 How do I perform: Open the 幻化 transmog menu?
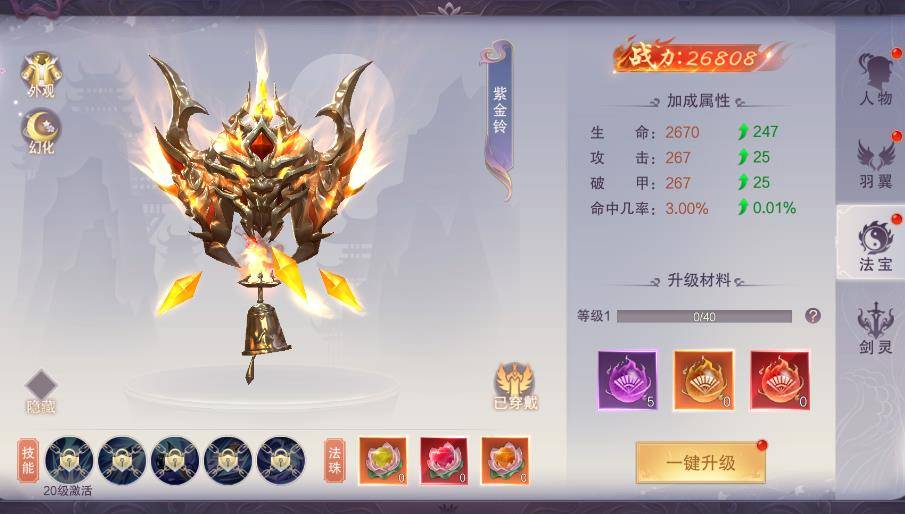tap(42, 133)
